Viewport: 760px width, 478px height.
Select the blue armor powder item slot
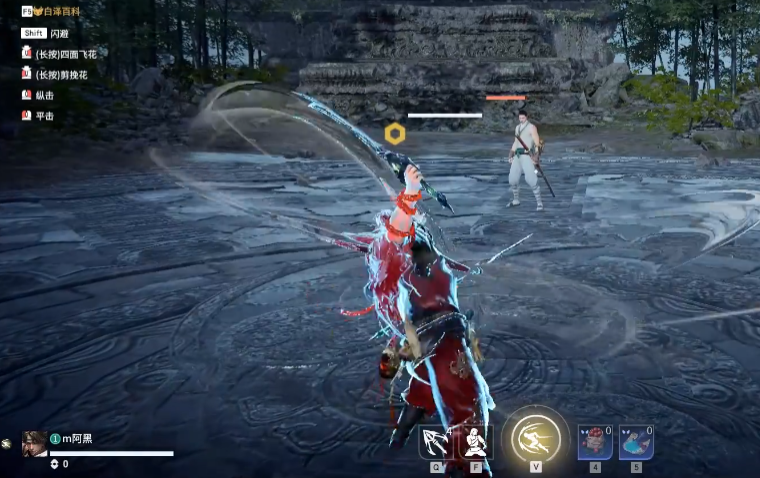click(636, 442)
